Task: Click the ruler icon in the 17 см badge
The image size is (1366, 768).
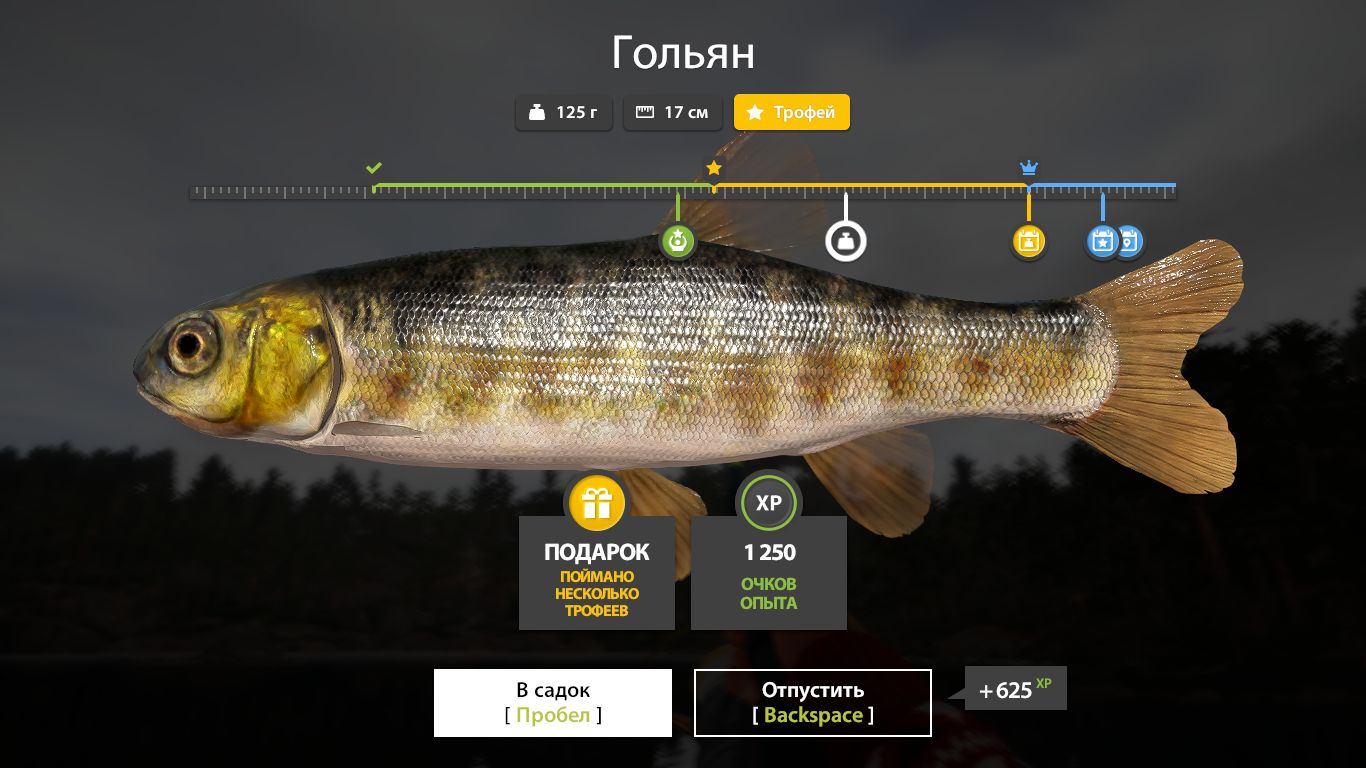Action: 645,112
